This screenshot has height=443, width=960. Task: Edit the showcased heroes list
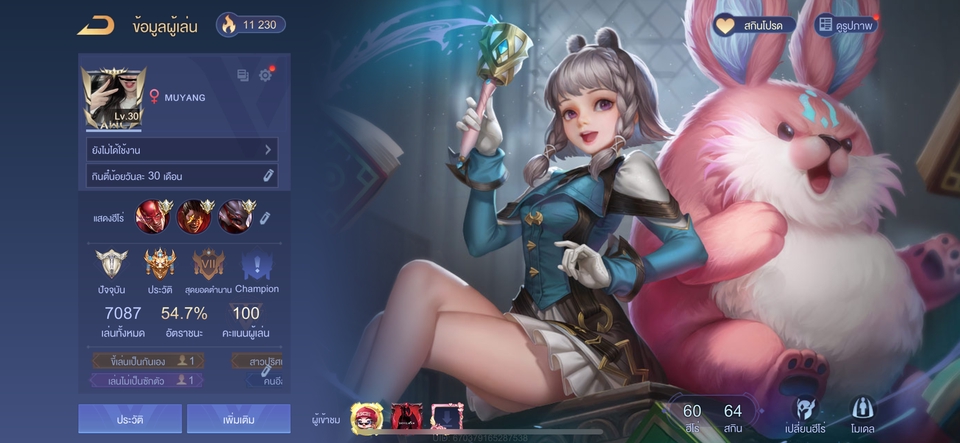[x=265, y=217]
